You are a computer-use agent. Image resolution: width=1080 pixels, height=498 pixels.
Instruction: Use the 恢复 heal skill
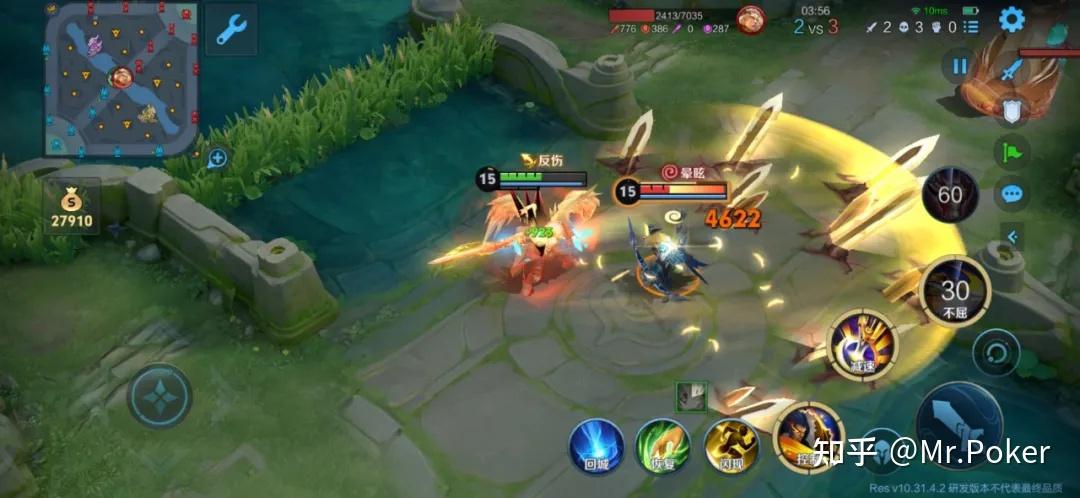tap(663, 445)
